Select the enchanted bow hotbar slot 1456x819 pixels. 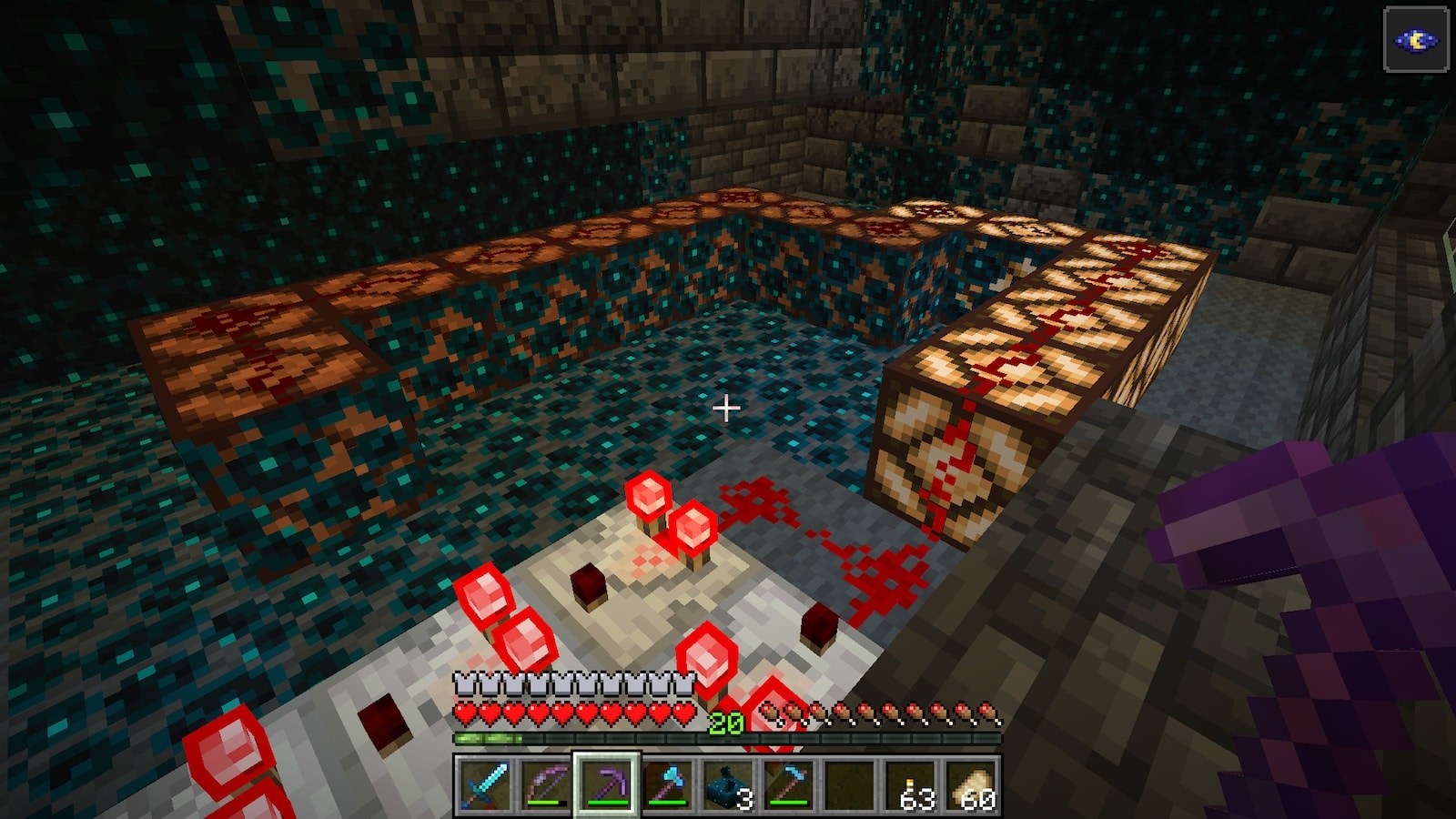coord(545,784)
